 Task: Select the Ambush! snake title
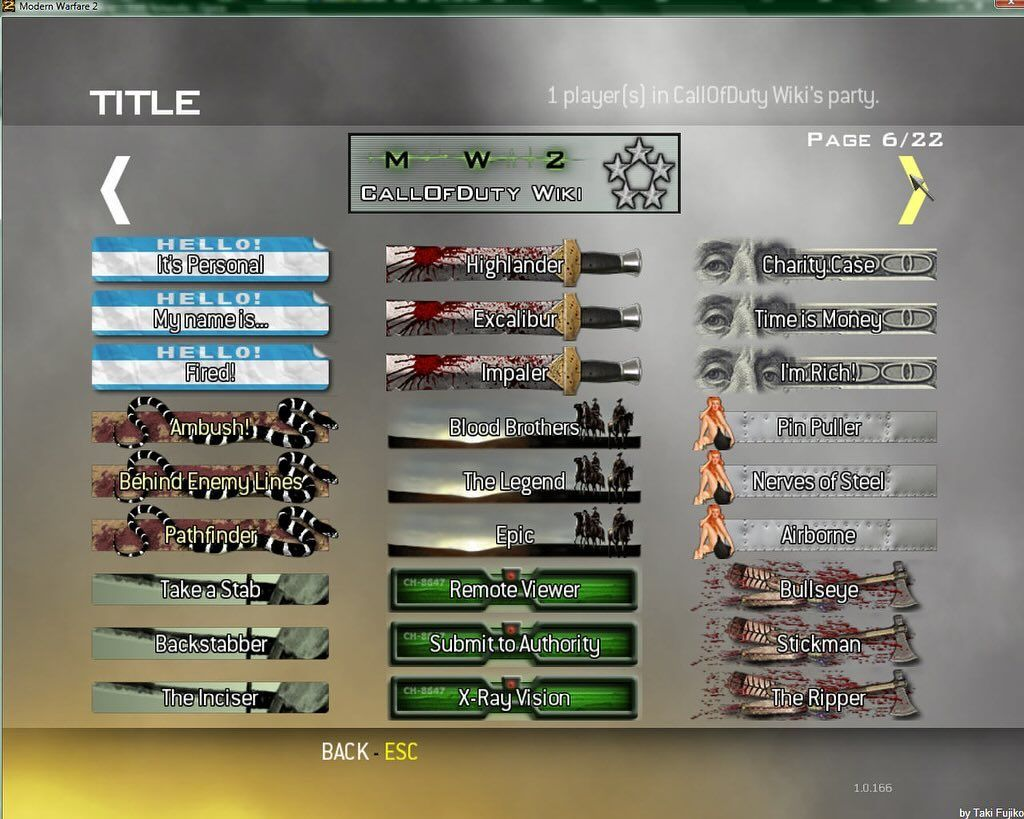pos(210,427)
